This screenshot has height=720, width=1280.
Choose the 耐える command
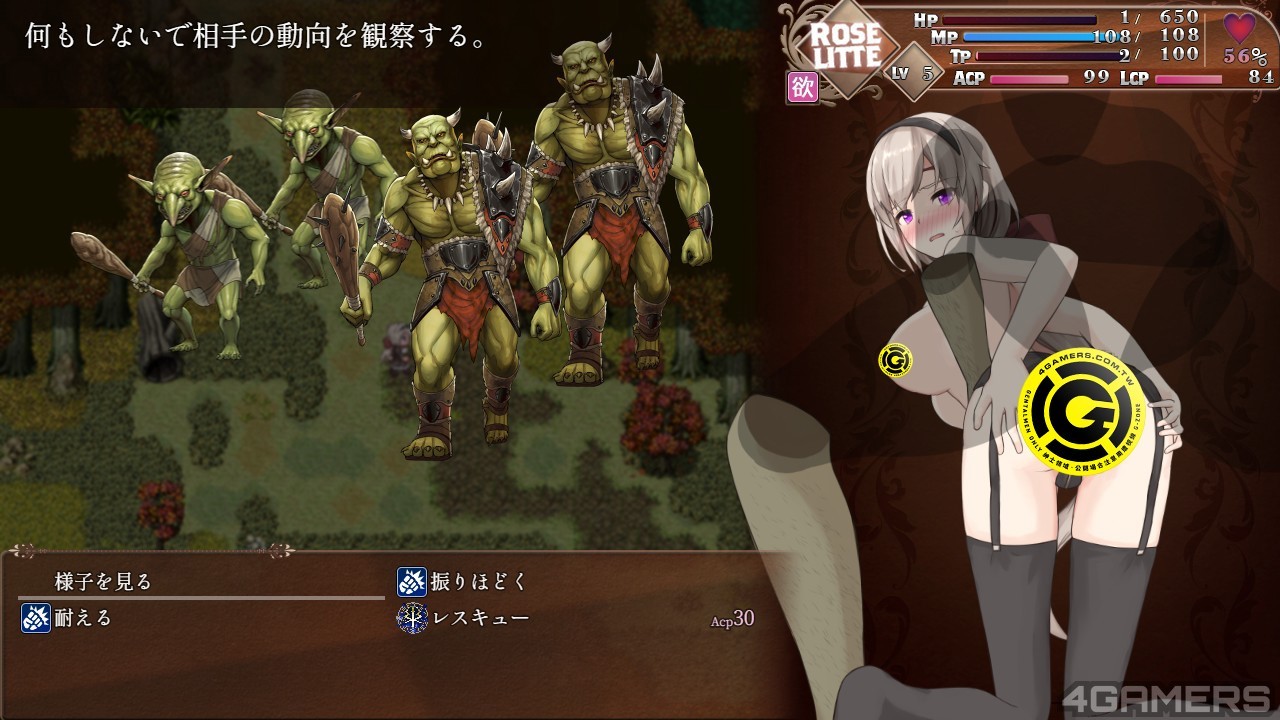(83, 618)
